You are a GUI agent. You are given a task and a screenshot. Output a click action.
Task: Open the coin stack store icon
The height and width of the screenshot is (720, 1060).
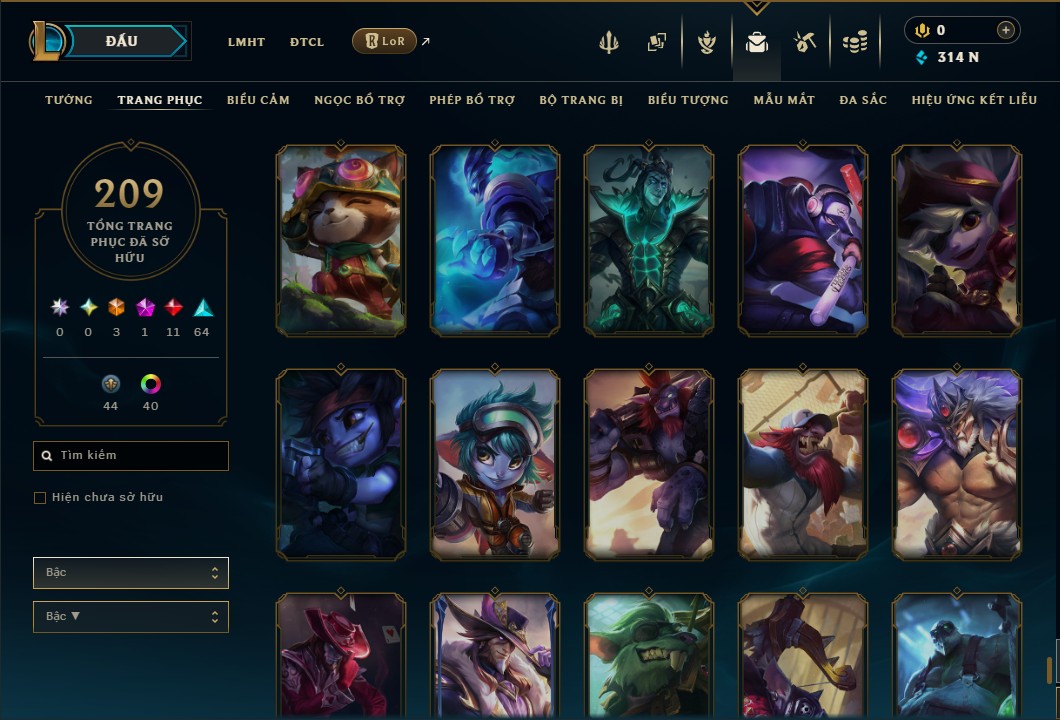[x=854, y=42]
